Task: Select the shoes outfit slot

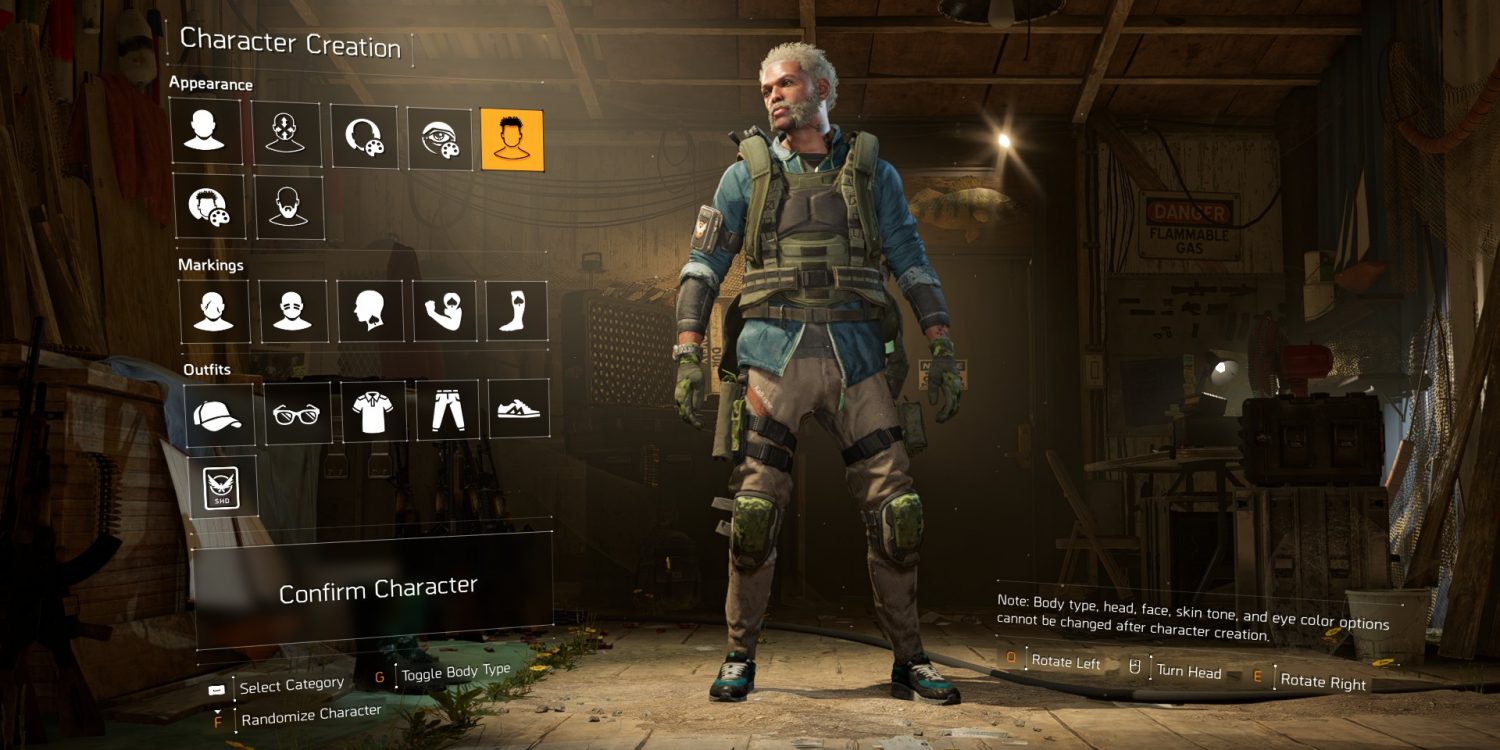Action: click(x=519, y=408)
